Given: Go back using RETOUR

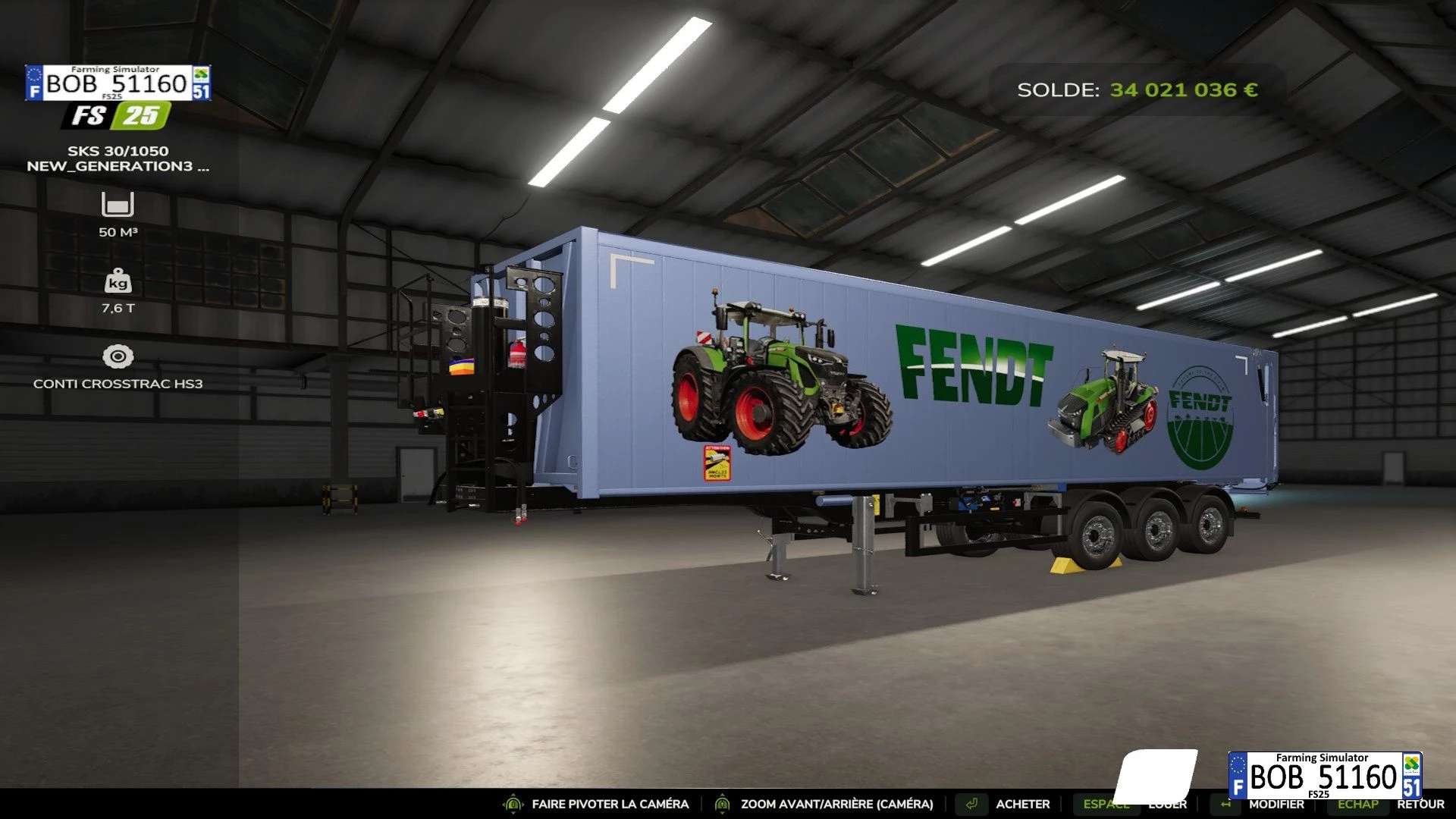Looking at the screenshot, I should pyautogui.click(x=1420, y=805).
